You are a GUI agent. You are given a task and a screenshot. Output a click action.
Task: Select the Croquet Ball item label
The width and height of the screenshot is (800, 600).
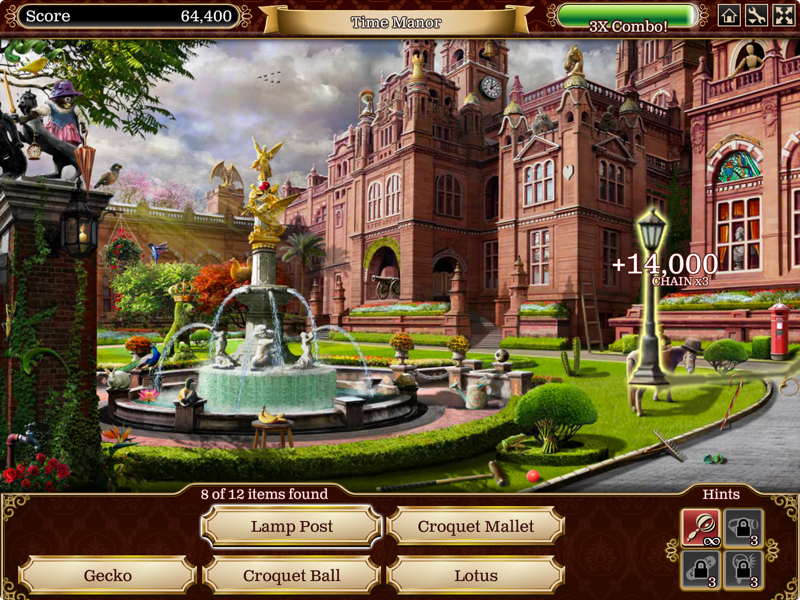click(x=292, y=575)
